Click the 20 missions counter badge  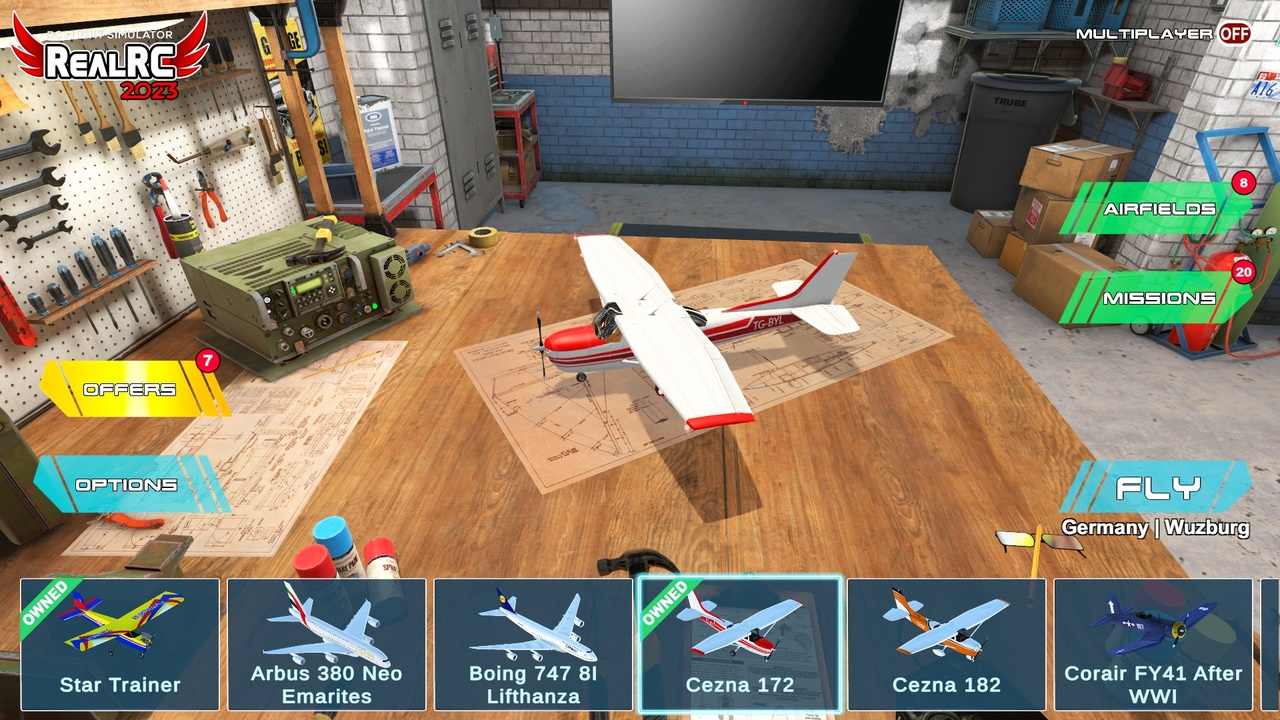pos(1244,271)
